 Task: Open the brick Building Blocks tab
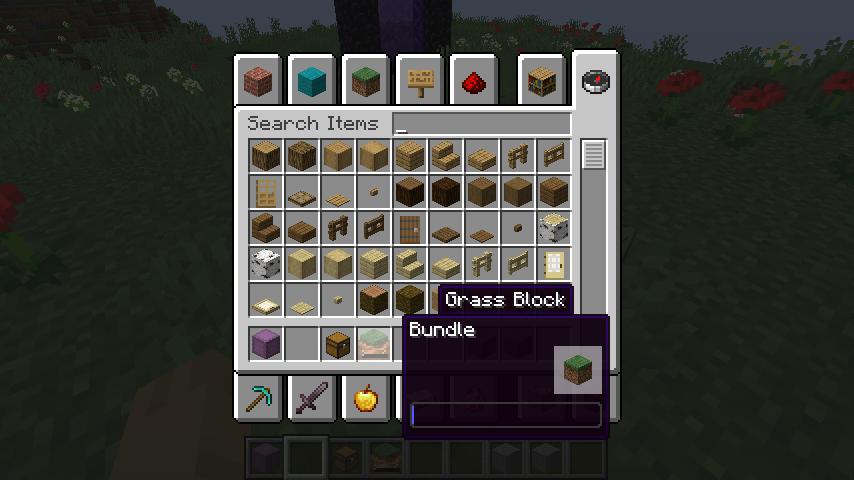[258, 82]
